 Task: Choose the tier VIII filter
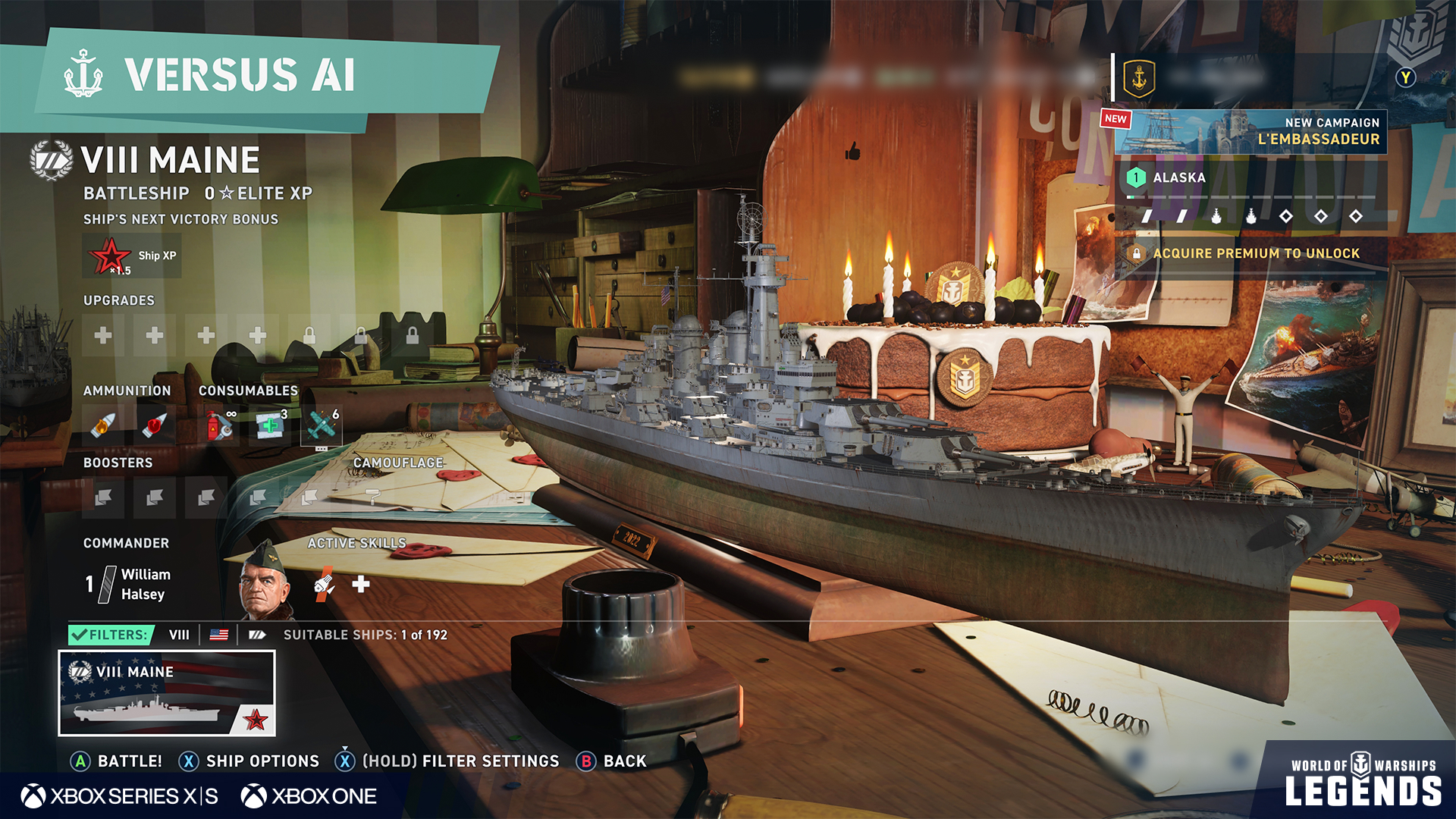179,635
